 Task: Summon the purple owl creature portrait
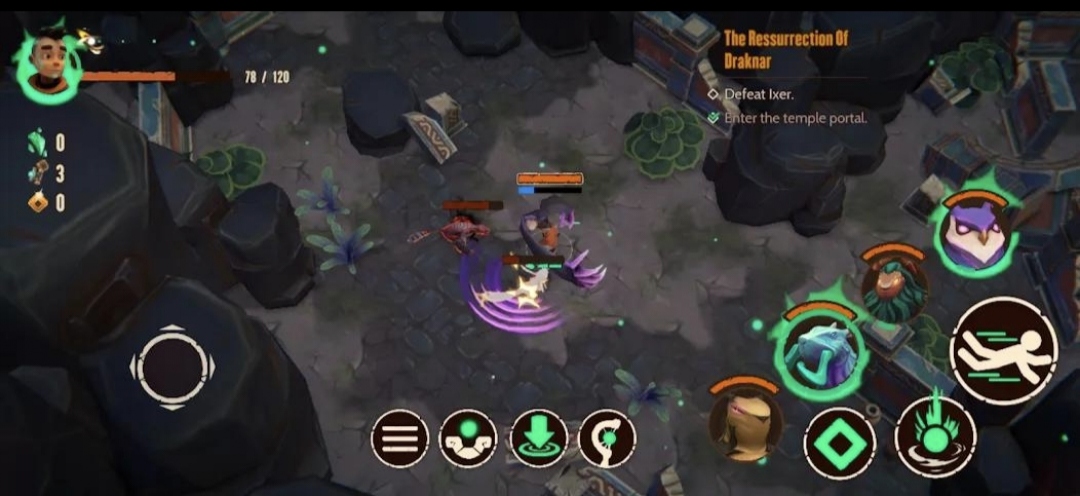tap(975, 234)
